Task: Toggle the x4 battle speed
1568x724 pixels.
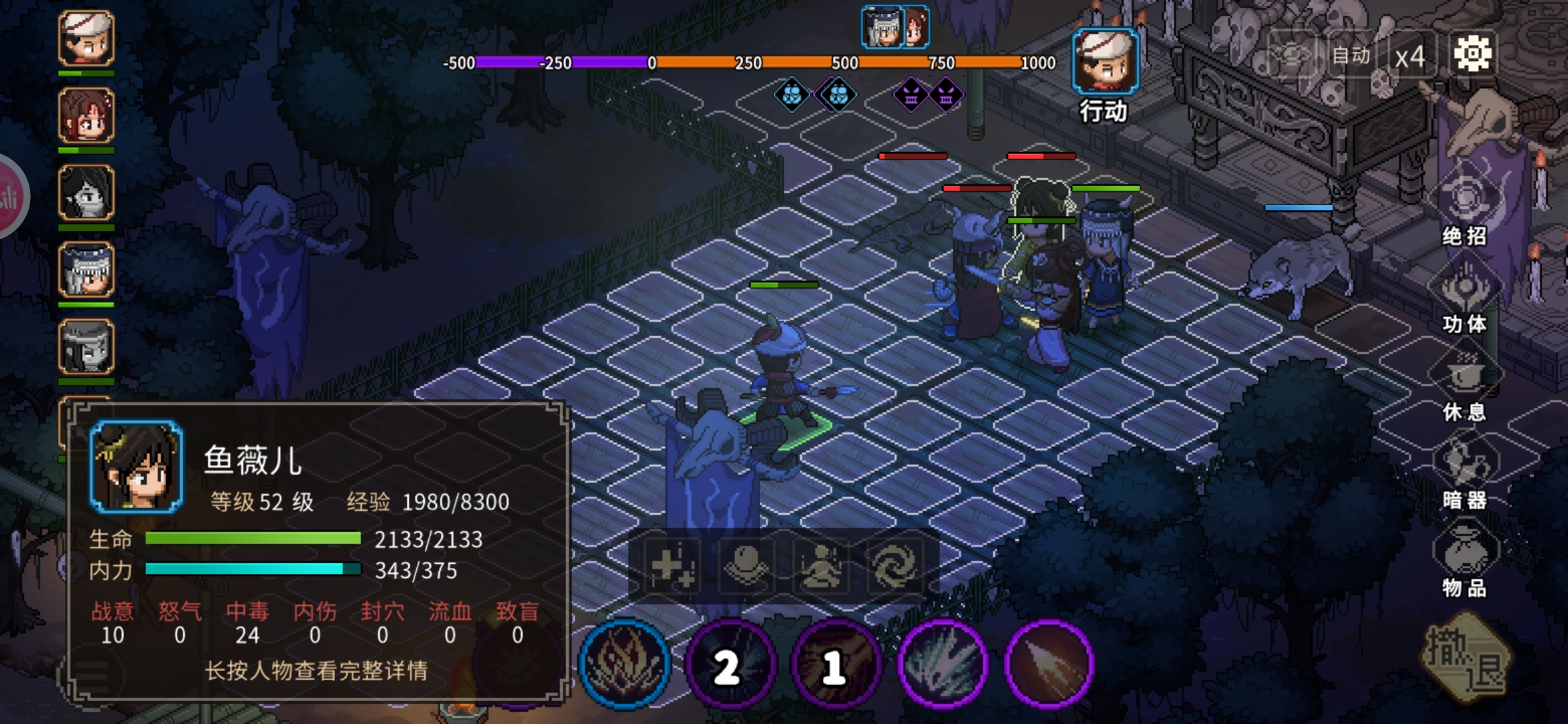Action: click(1410, 56)
